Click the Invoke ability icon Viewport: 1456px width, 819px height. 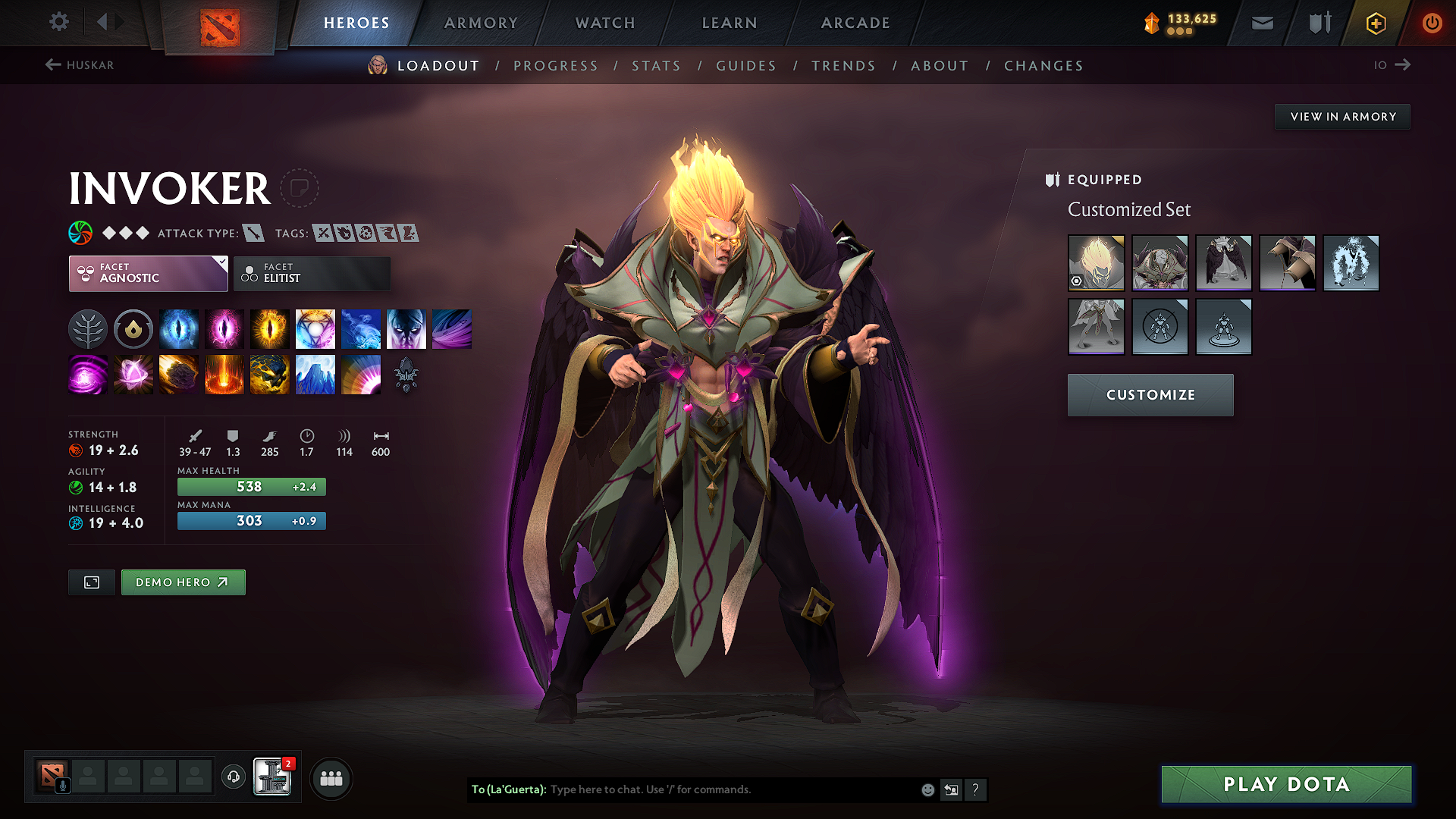pos(315,328)
